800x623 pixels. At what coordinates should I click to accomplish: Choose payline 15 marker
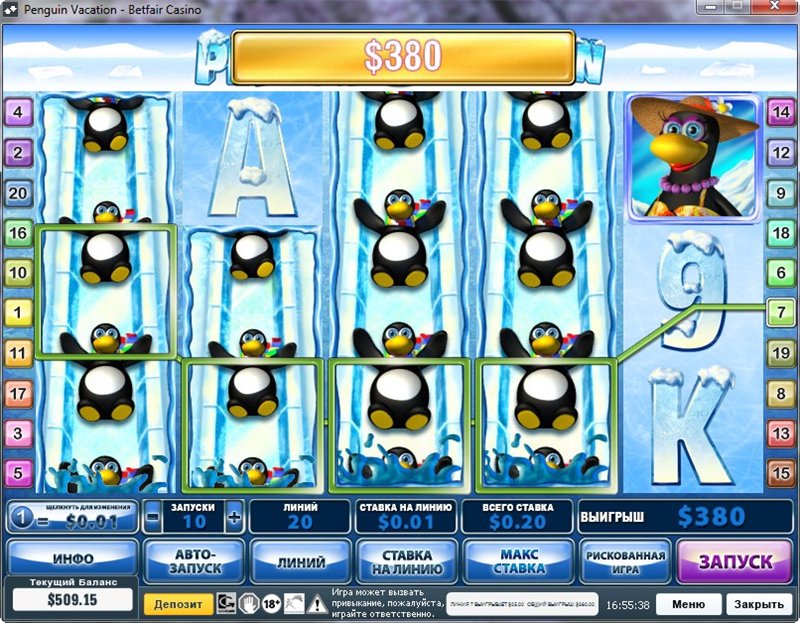[x=780, y=472]
